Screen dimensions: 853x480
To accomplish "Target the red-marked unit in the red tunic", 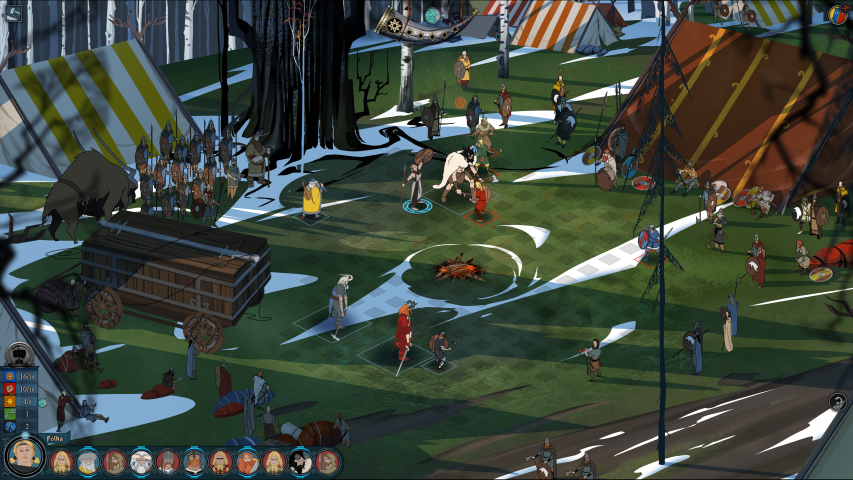I will (x=480, y=197).
